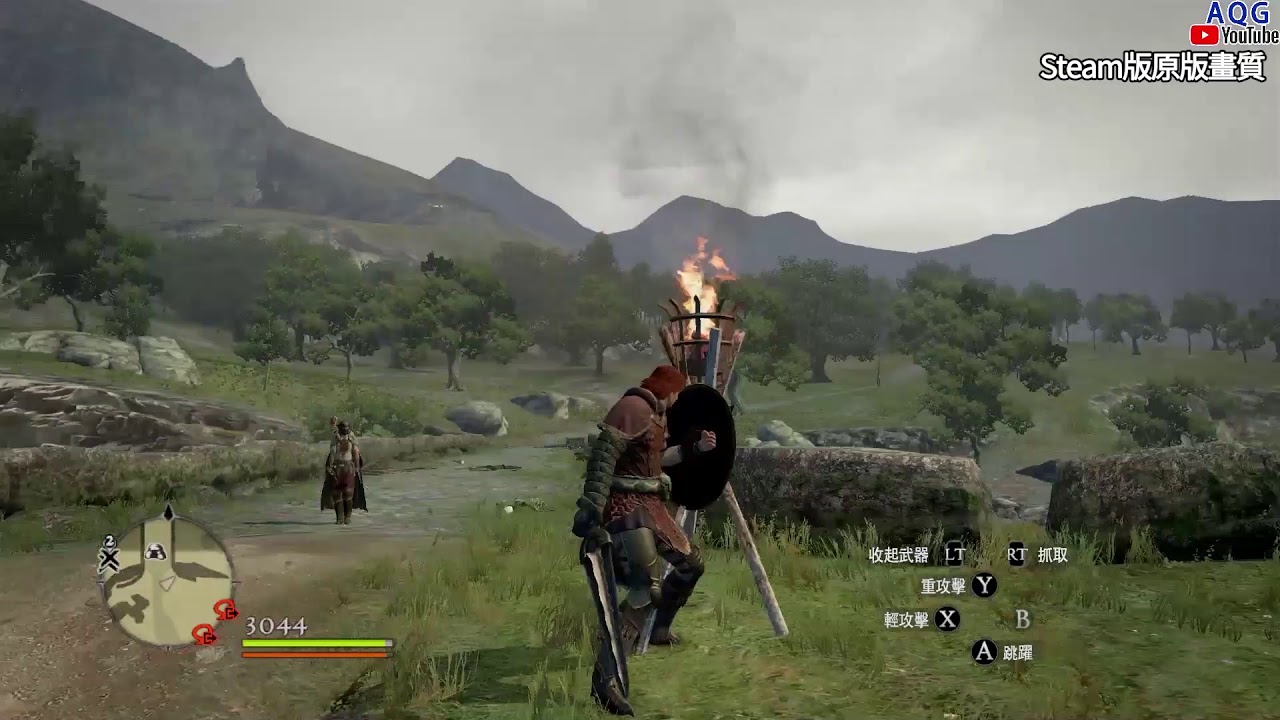This screenshot has height=720, width=1280.
Task: Open the YouTube logo overlay
Action: (1234, 36)
